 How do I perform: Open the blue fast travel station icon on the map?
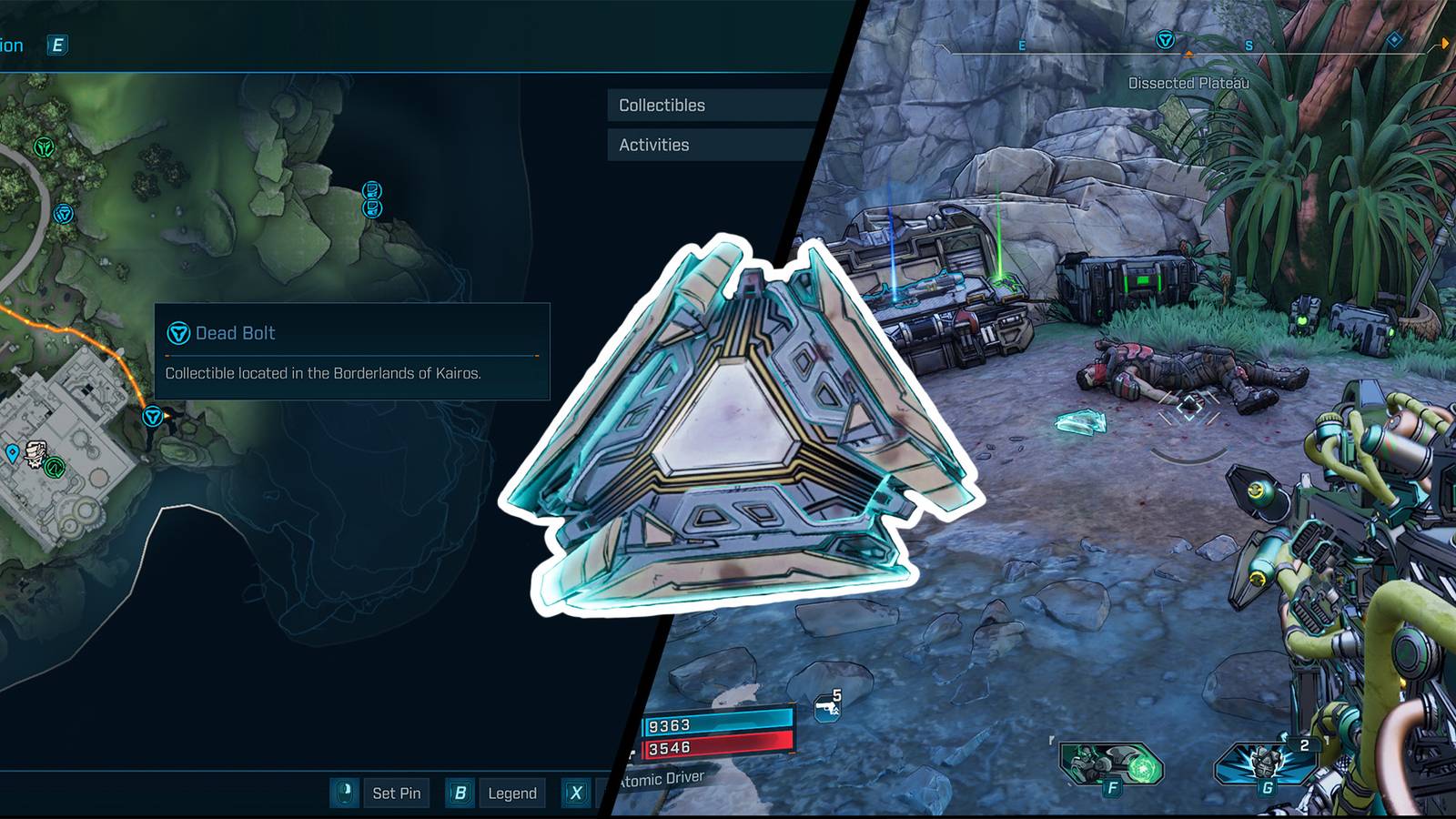pyautogui.click(x=64, y=214)
